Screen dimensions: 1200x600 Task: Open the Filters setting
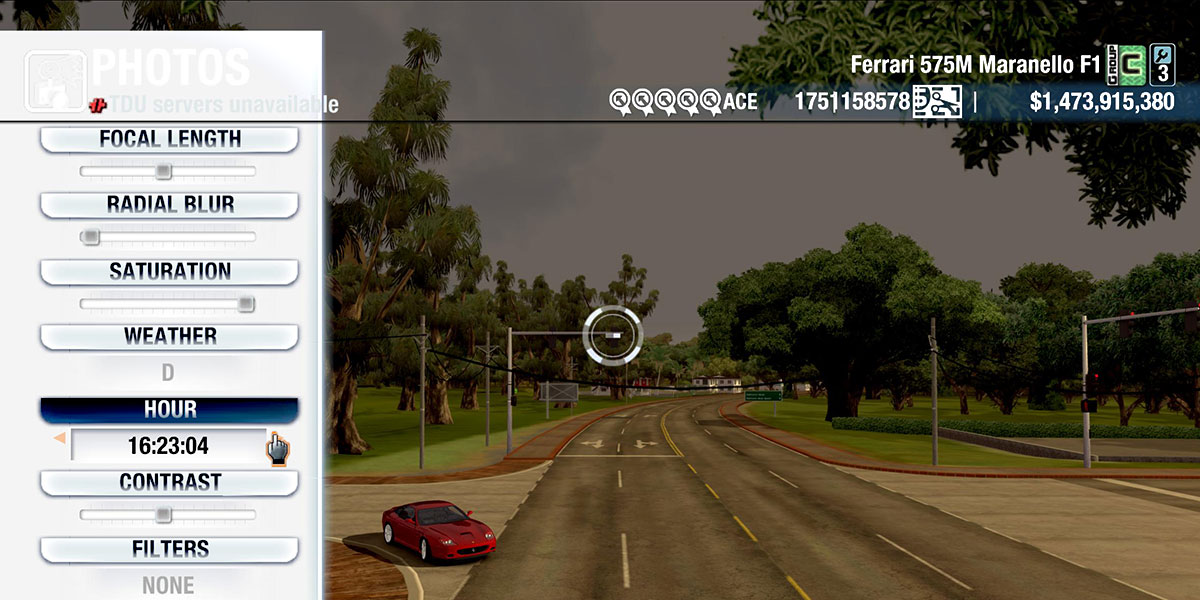coord(169,550)
